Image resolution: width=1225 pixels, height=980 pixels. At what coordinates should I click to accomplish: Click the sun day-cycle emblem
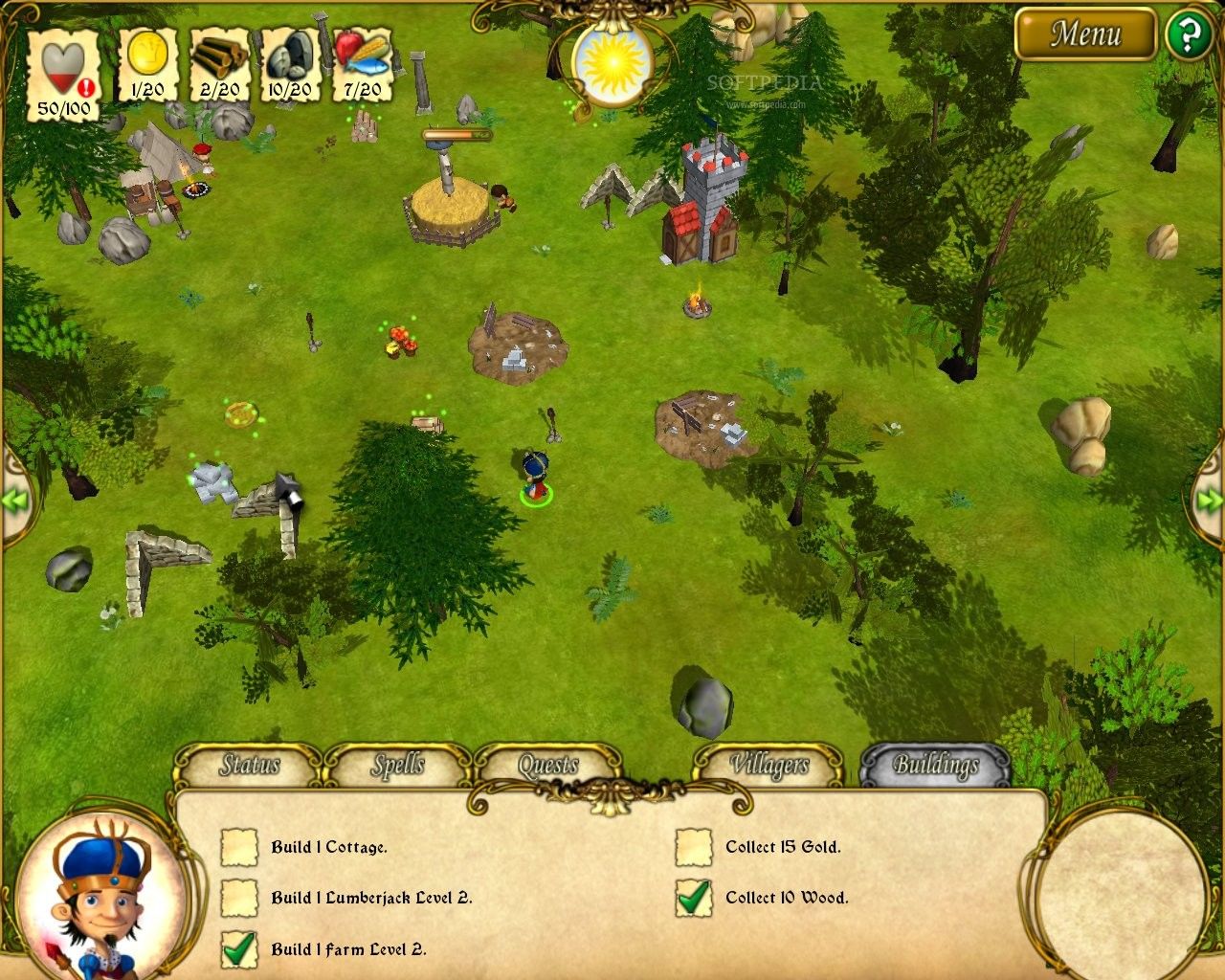click(612, 59)
